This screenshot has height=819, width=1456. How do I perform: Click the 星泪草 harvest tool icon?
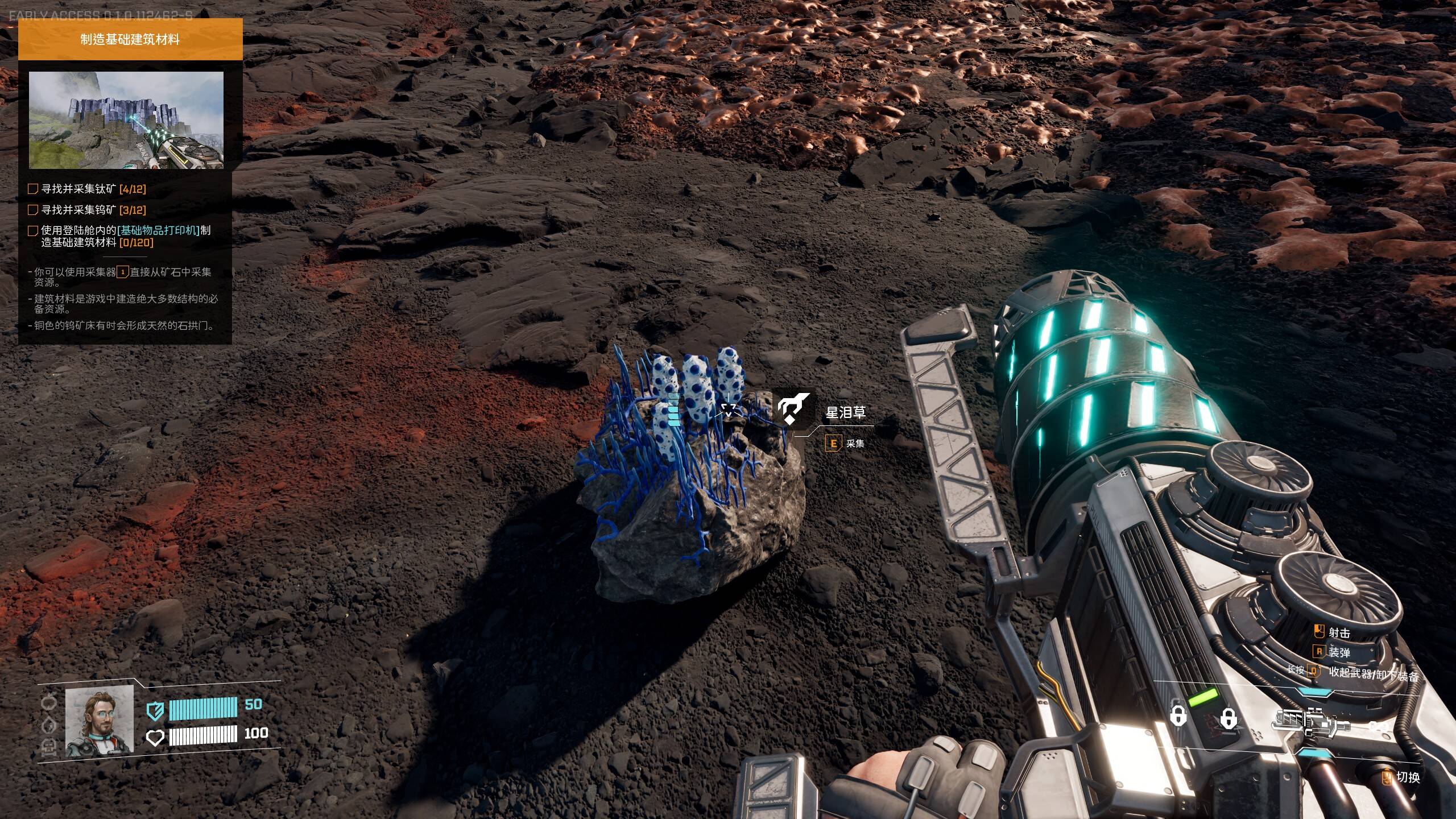(x=792, y=409)
